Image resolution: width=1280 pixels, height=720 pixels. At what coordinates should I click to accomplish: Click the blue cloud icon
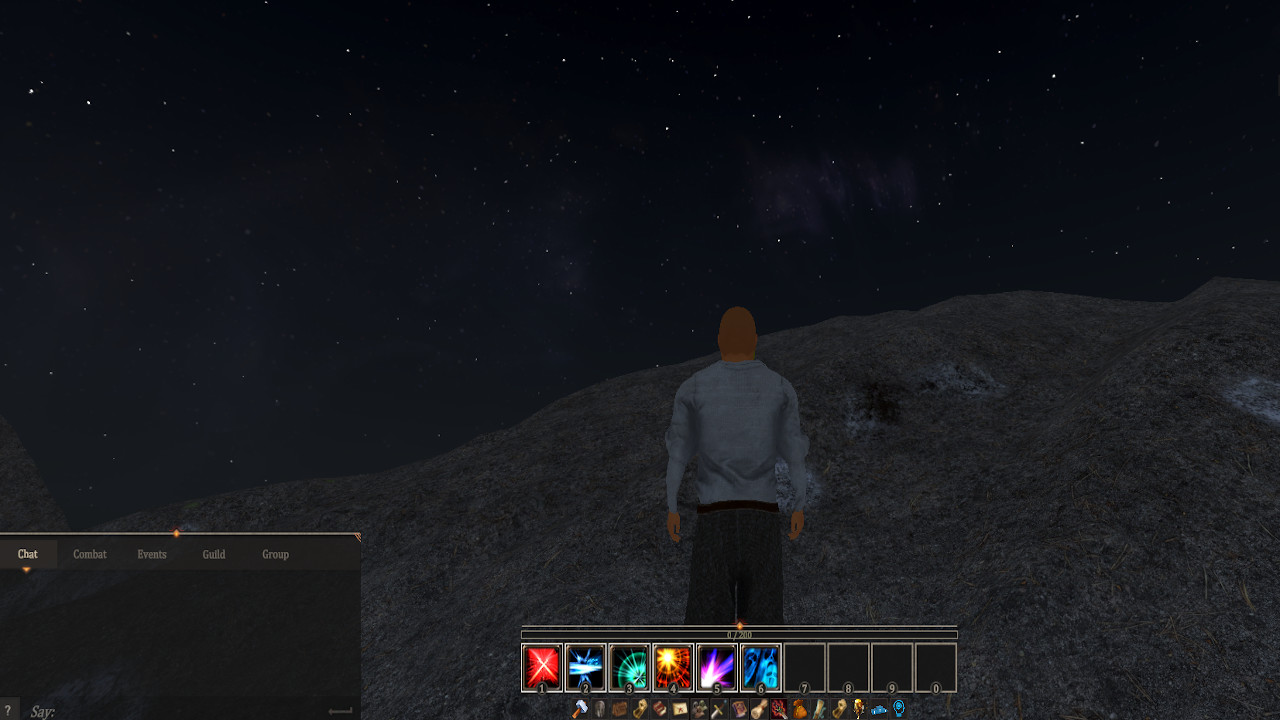click(x=879, y=710)
